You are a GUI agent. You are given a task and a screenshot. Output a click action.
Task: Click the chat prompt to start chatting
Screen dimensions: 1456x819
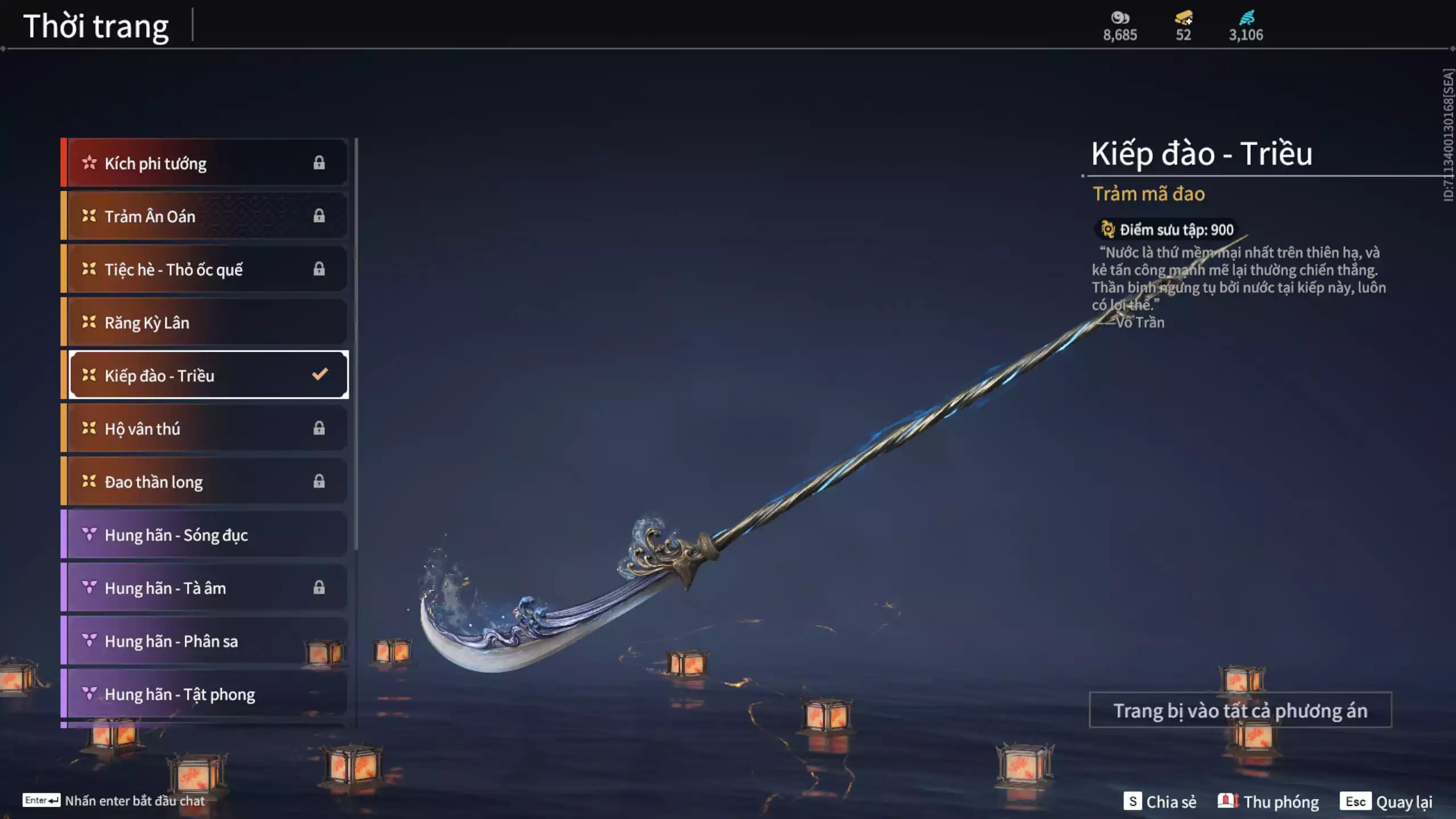[x=114, y=801]
